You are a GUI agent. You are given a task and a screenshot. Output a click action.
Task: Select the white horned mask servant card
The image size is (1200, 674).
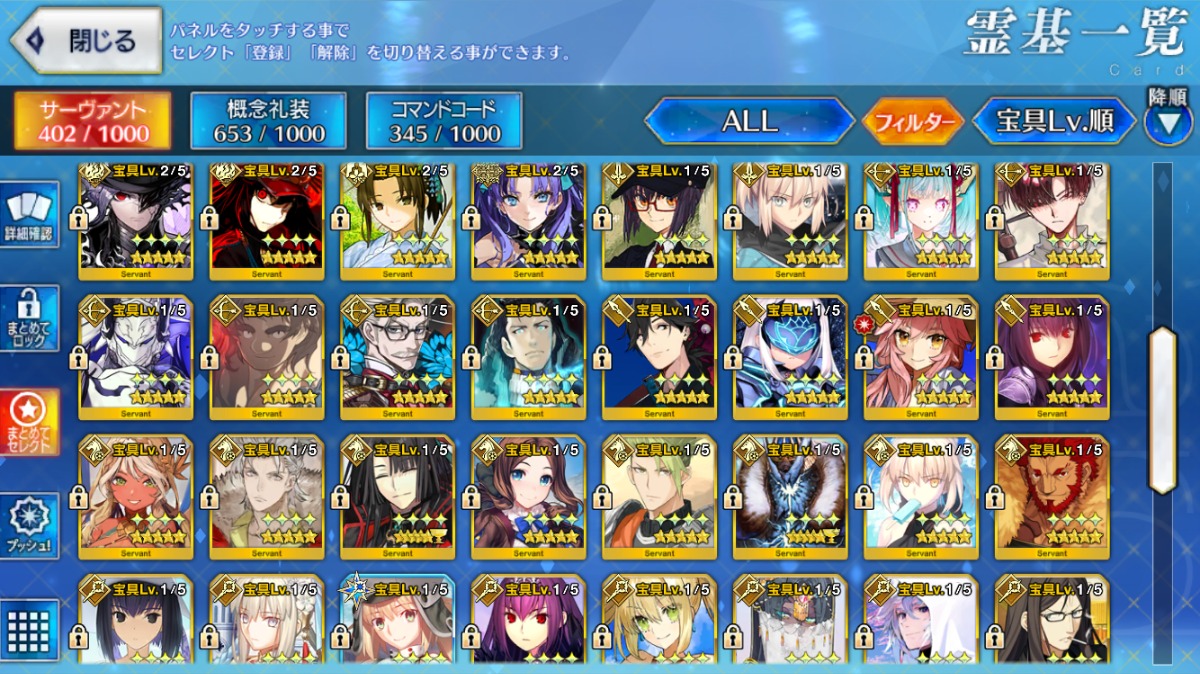(x=135, y=357)
